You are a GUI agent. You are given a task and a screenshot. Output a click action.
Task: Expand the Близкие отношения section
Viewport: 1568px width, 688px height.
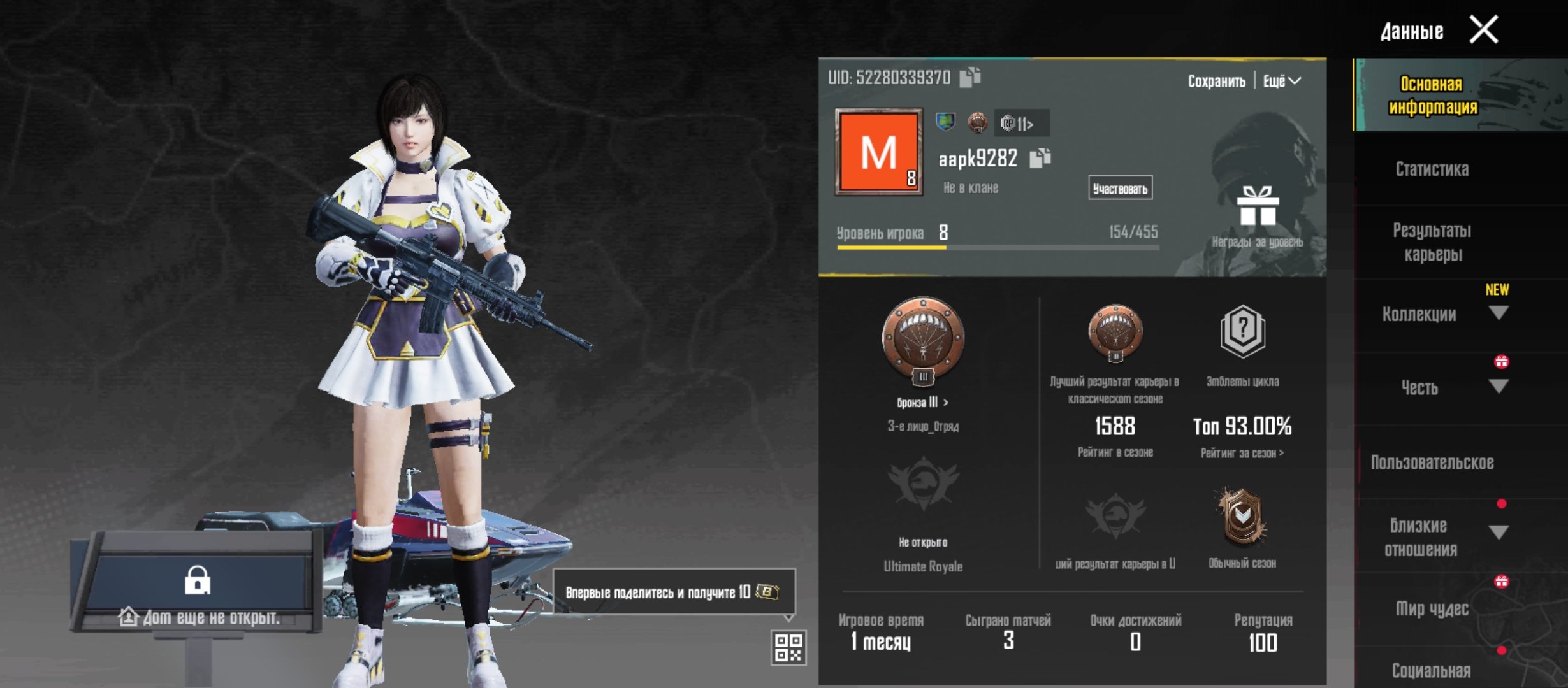[x=1498, y=533]
